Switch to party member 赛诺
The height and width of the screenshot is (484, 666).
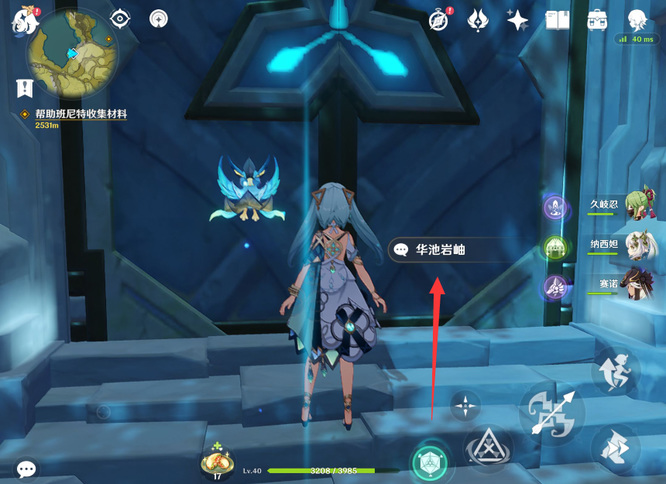pyautogui.click(x=640, y=284)
